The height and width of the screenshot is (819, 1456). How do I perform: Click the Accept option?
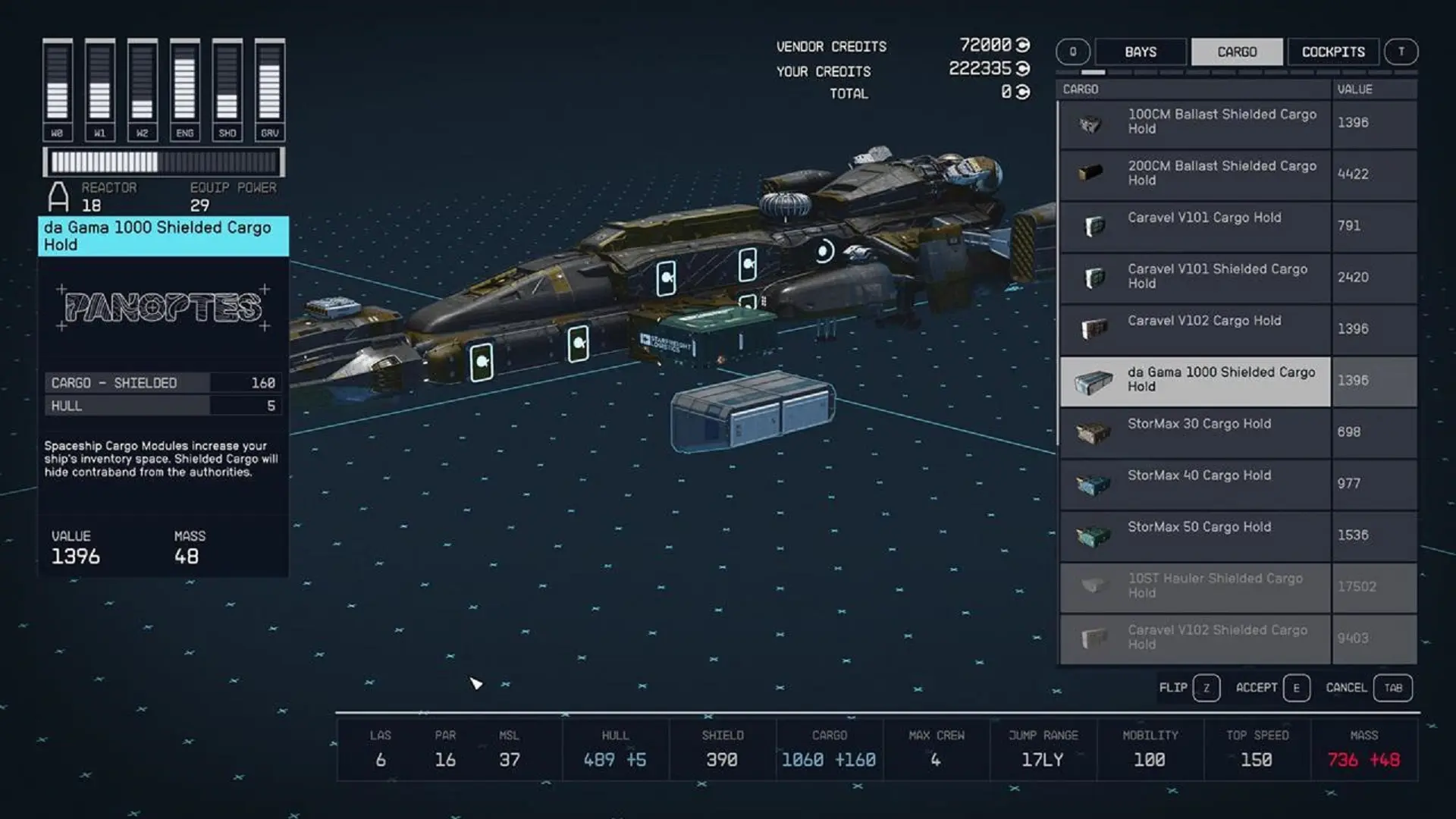pos(1272,688)
